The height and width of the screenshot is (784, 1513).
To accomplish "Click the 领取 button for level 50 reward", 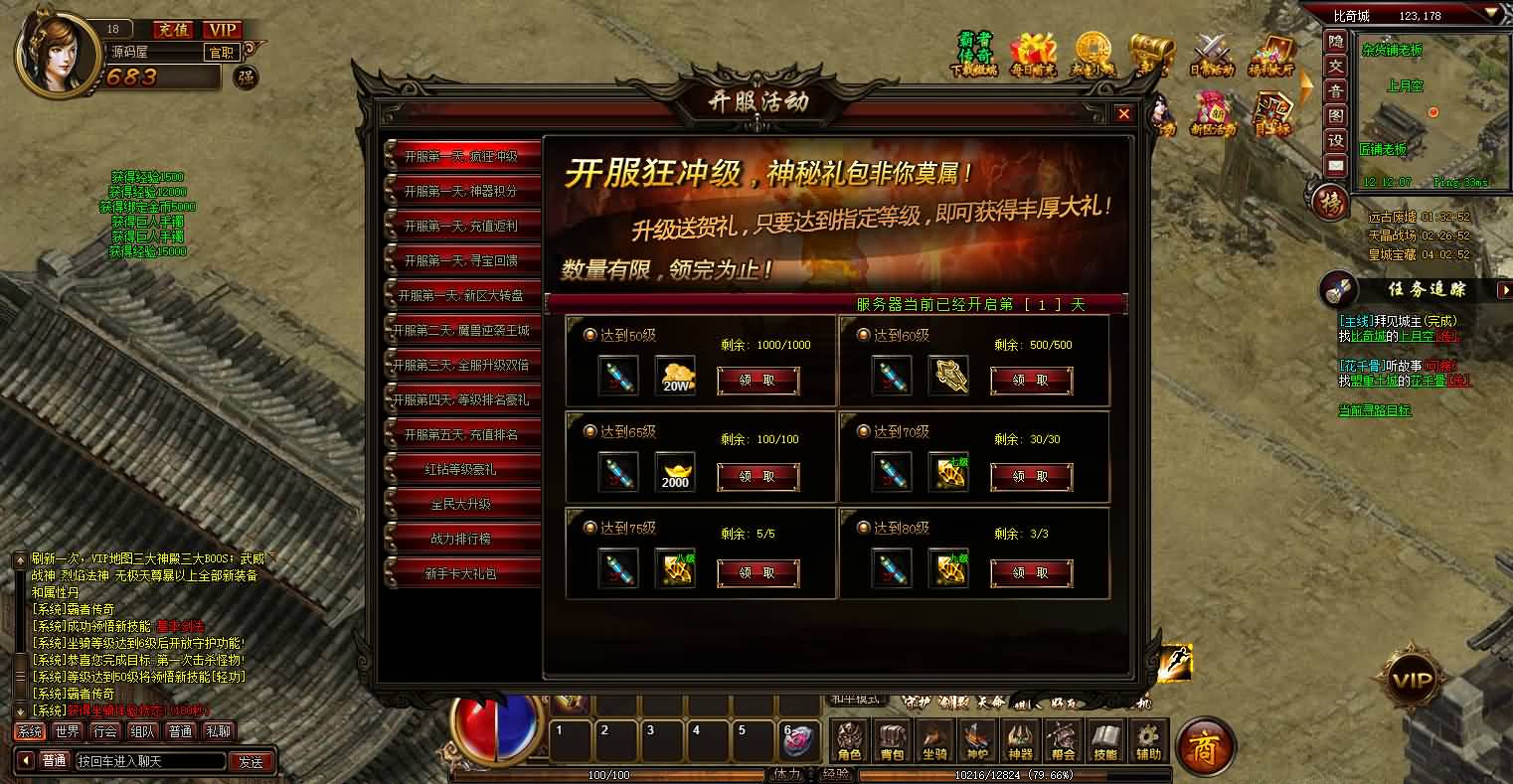I will pyautogui.click(x=758, y=381).
